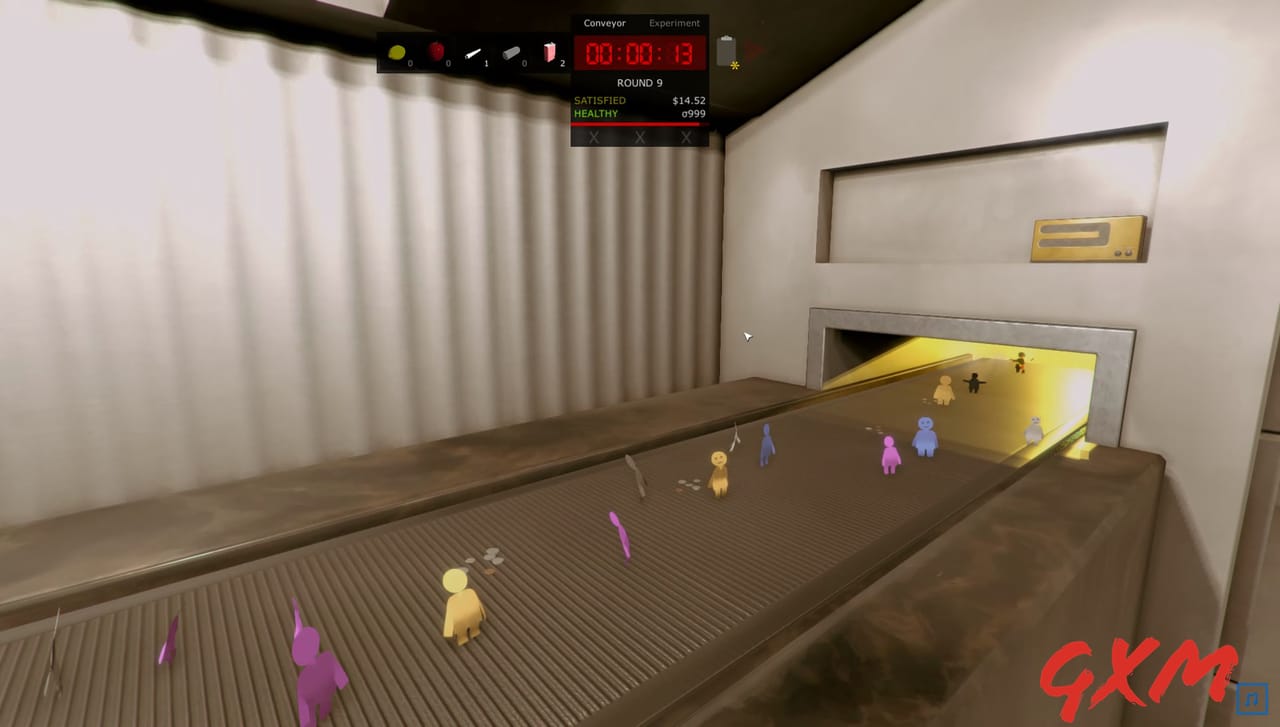Click the ROUND 9 label
Viewport: 1280px width, 727px height.
639,82
